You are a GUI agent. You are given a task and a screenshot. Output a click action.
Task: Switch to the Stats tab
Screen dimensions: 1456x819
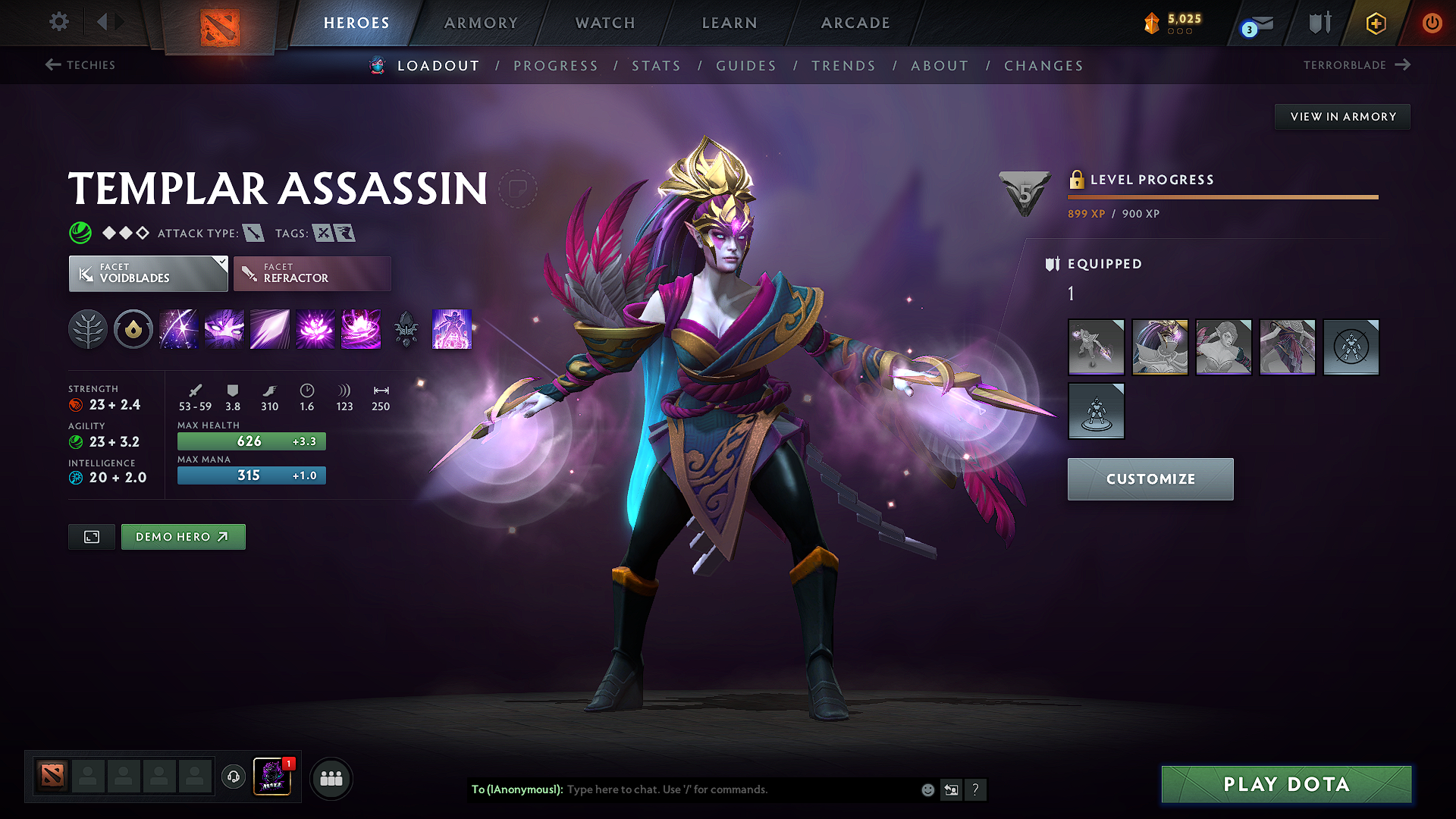657,66
